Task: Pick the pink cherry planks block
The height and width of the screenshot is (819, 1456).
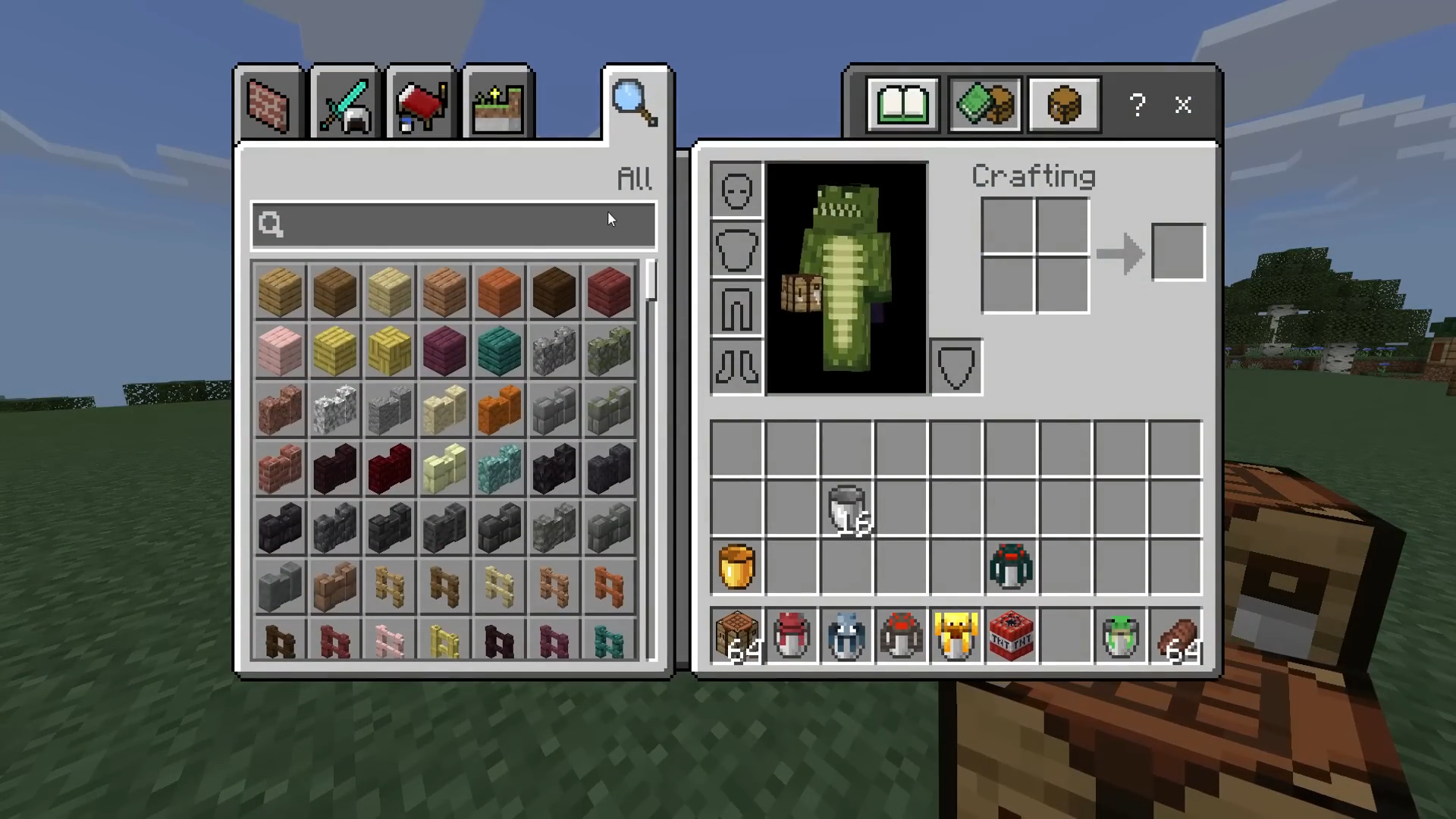Action: pos(280,351)
